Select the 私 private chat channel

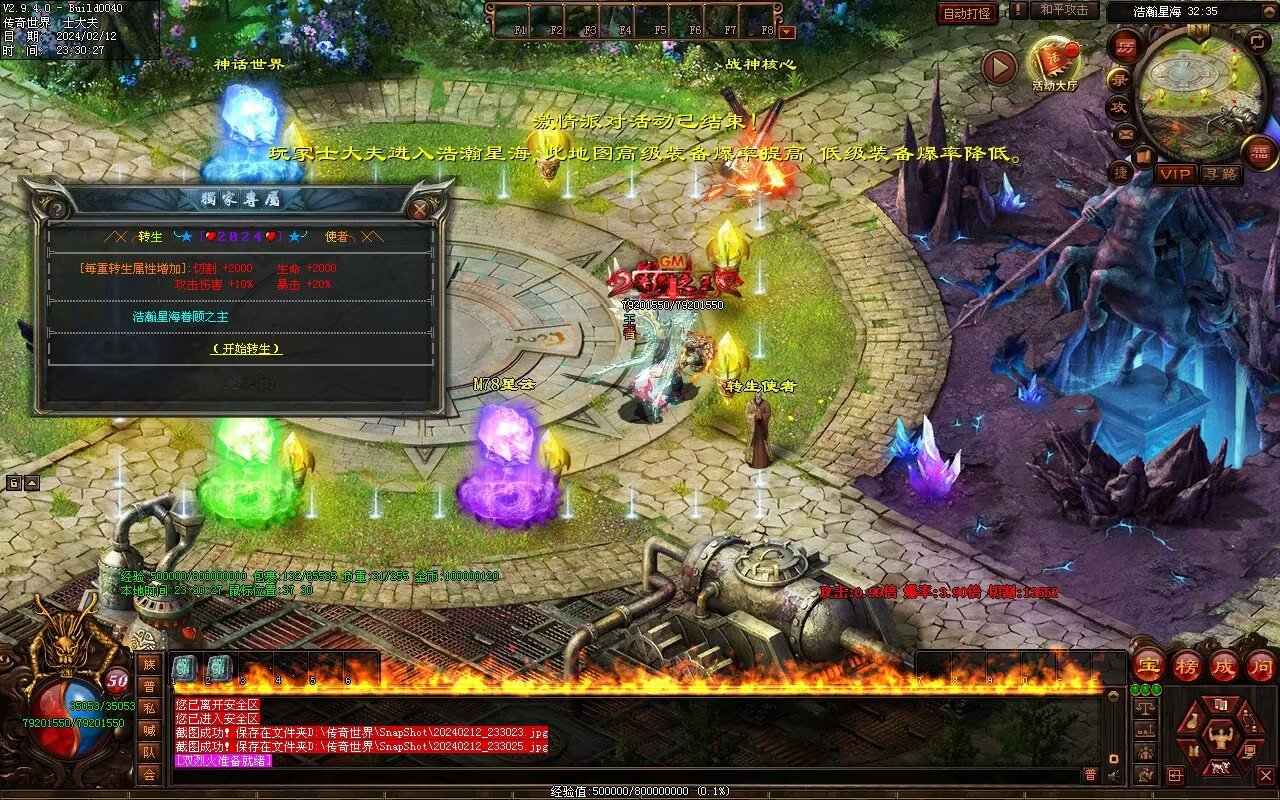pyautogui.click(x=149, y=708)
